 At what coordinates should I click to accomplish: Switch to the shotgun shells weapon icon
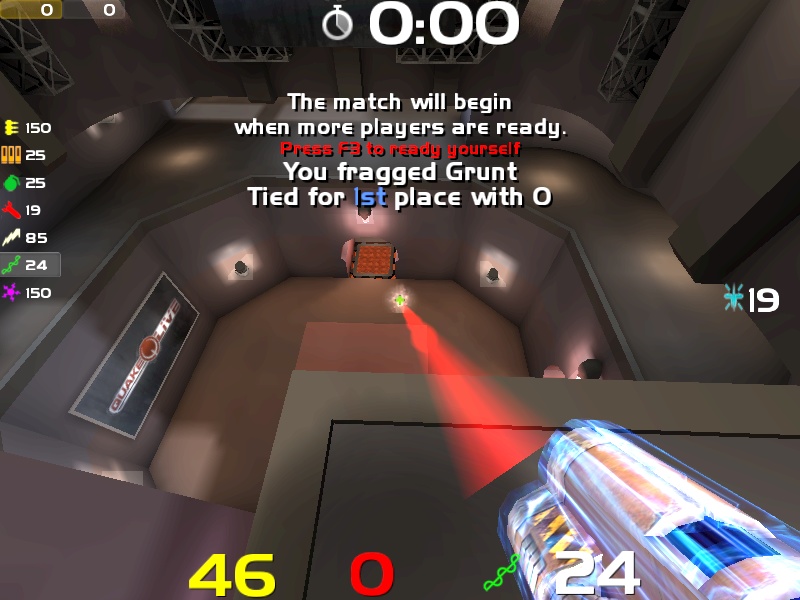pos(12,155)
